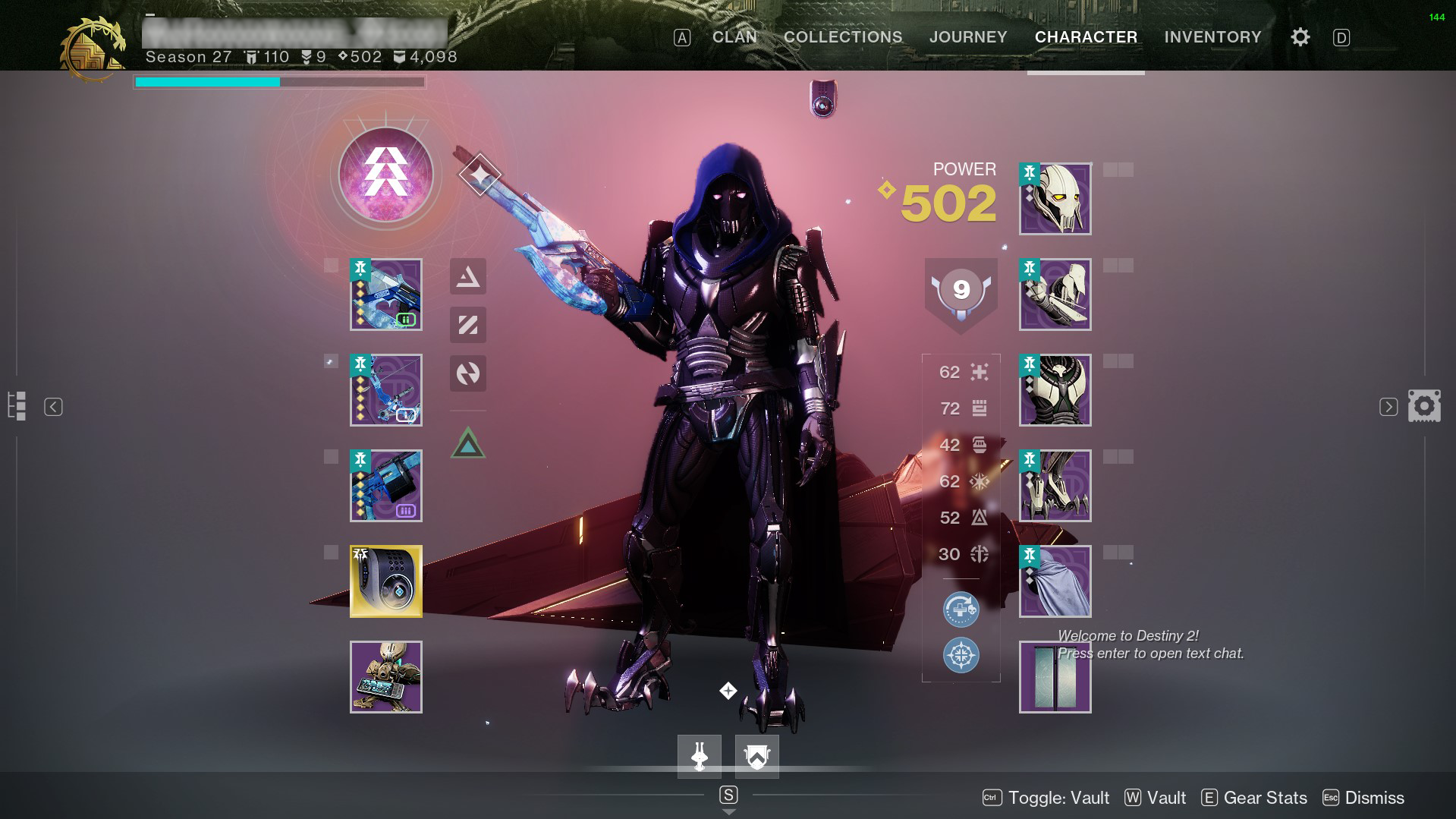1456x819 pixels.
Task: Go to next page with right arrow
Action: click(1388, 407)
